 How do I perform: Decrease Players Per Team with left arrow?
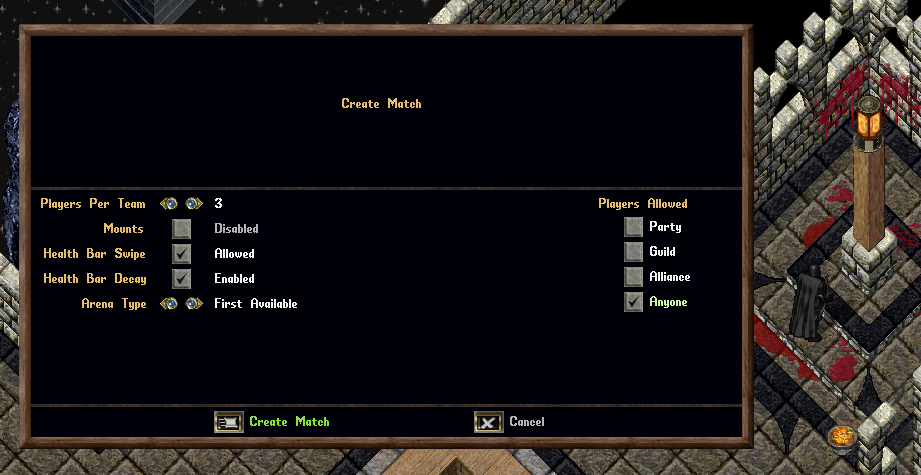coord(168,204)
